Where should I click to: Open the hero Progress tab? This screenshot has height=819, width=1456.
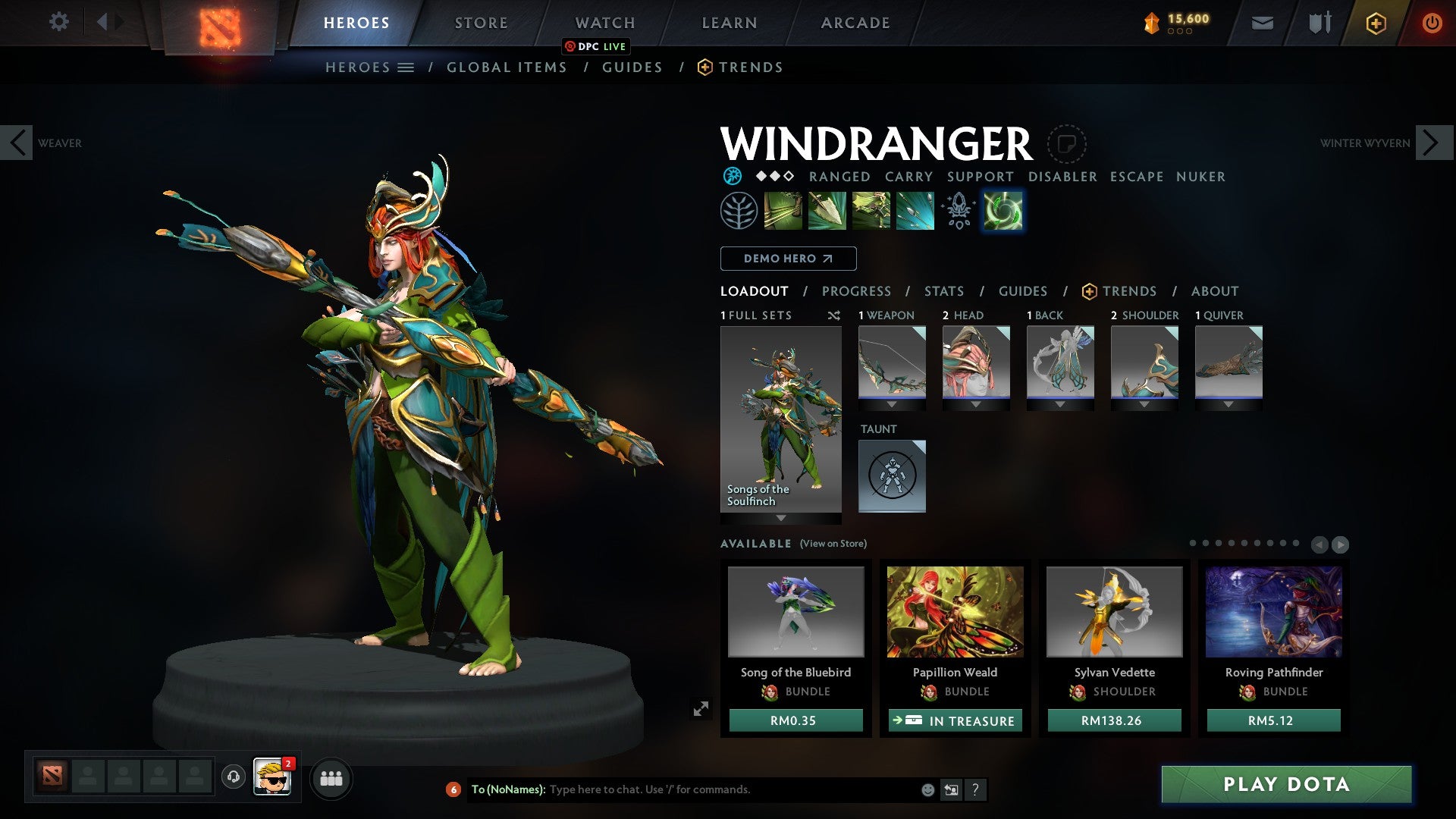tap(856, 291)
